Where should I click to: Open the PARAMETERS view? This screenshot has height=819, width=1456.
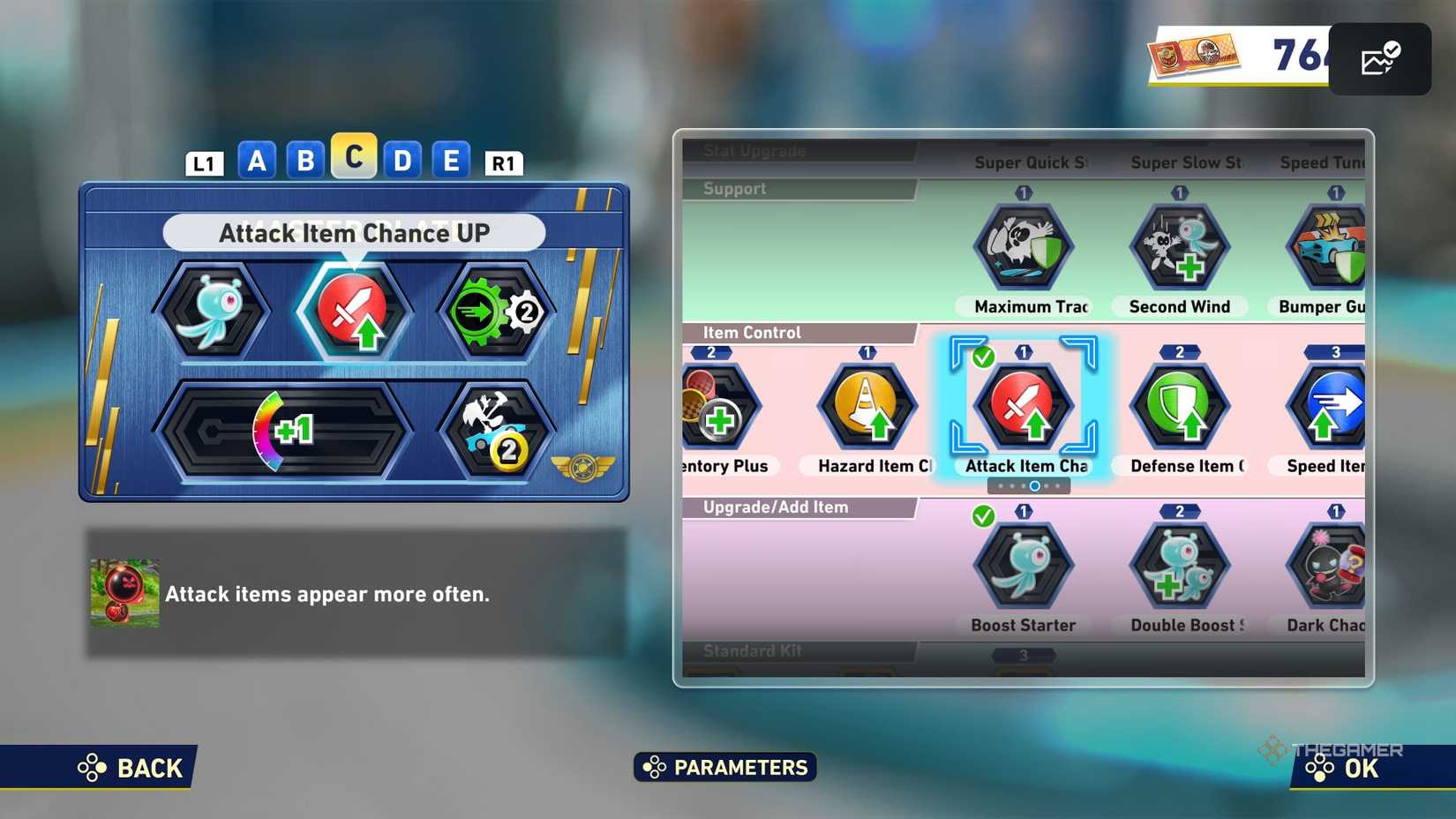[725, 767]
